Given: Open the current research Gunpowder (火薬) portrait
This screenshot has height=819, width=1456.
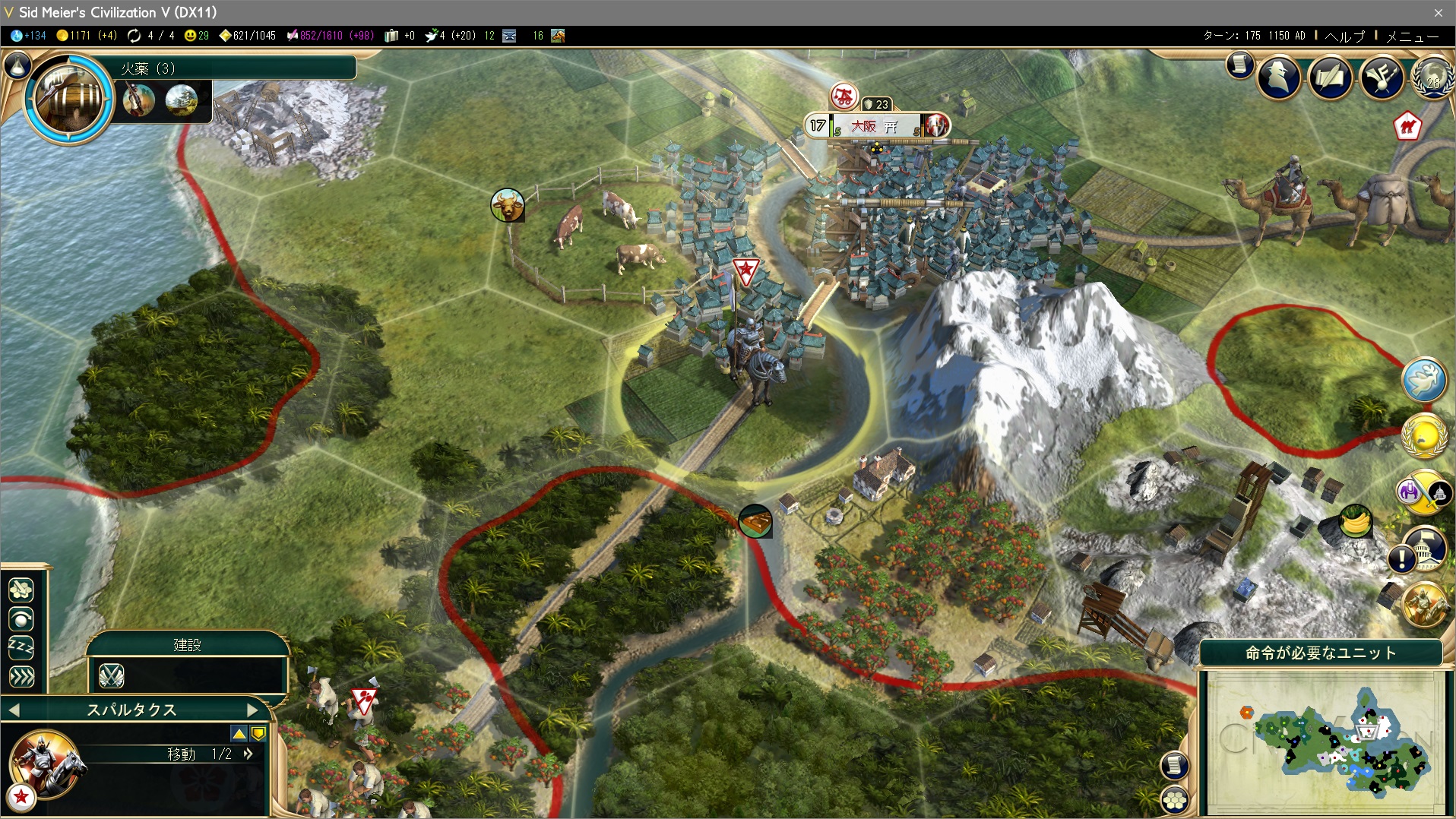Looking at the screenshot, I should (69, 96).
